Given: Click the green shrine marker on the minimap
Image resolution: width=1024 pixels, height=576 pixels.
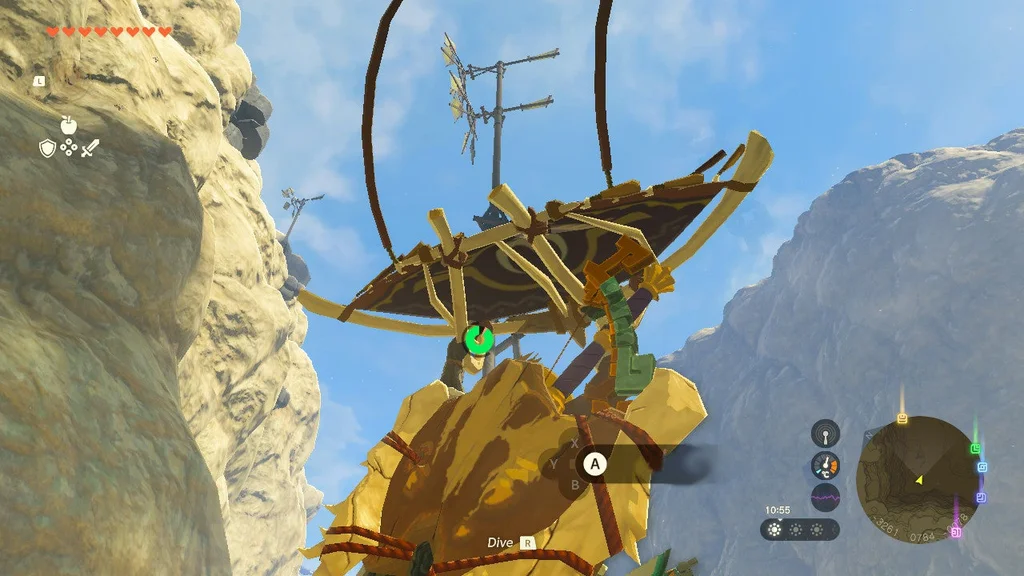Looking at the screenshot, I should point(975,449).
